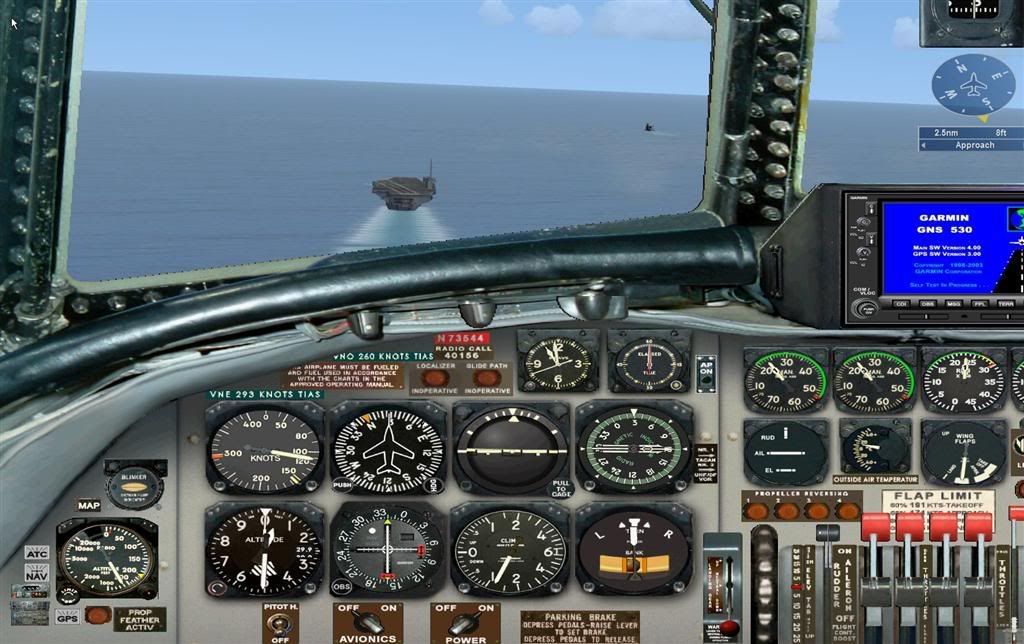Click the NAV panel icon
The width and height of the screenshot is (1024, 644).
point(37,572)
